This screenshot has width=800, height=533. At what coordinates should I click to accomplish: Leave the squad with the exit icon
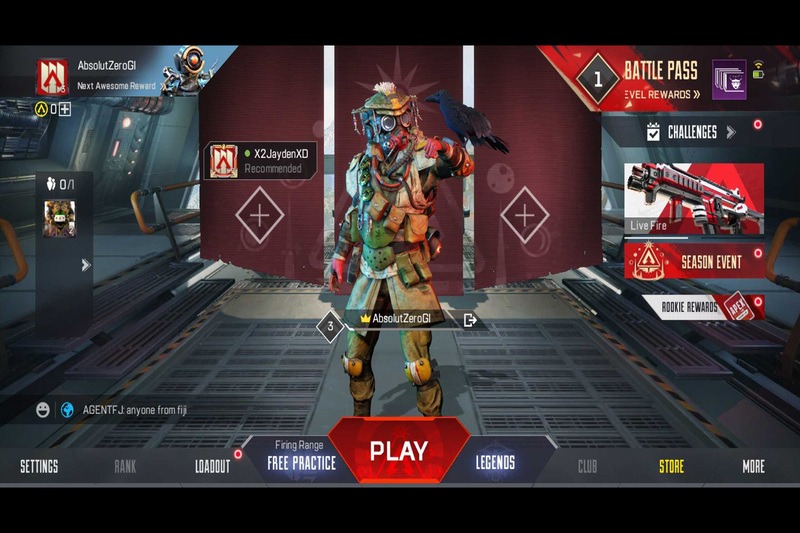470,320
